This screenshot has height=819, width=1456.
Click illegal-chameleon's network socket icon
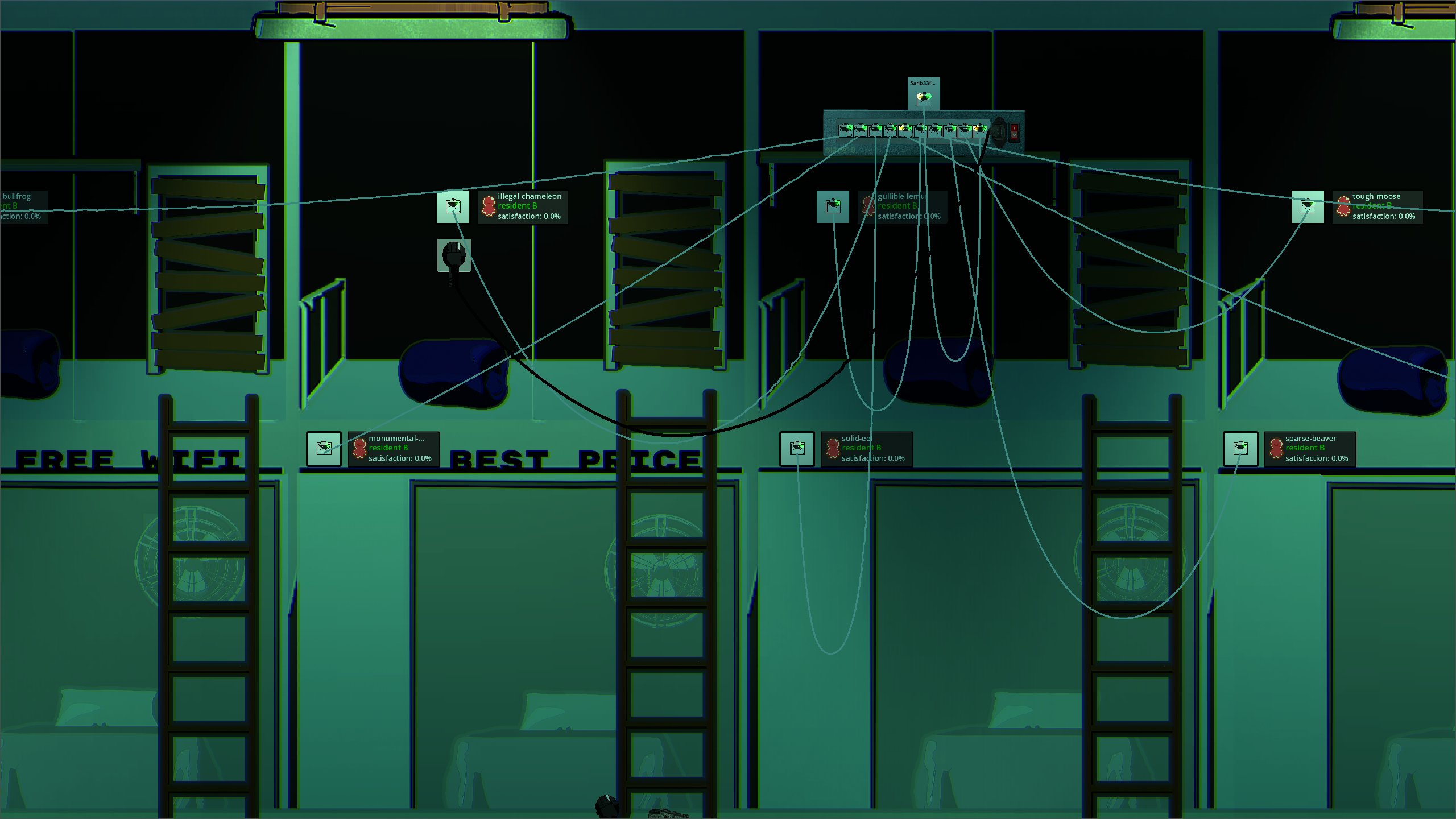[x=453, y=206]
